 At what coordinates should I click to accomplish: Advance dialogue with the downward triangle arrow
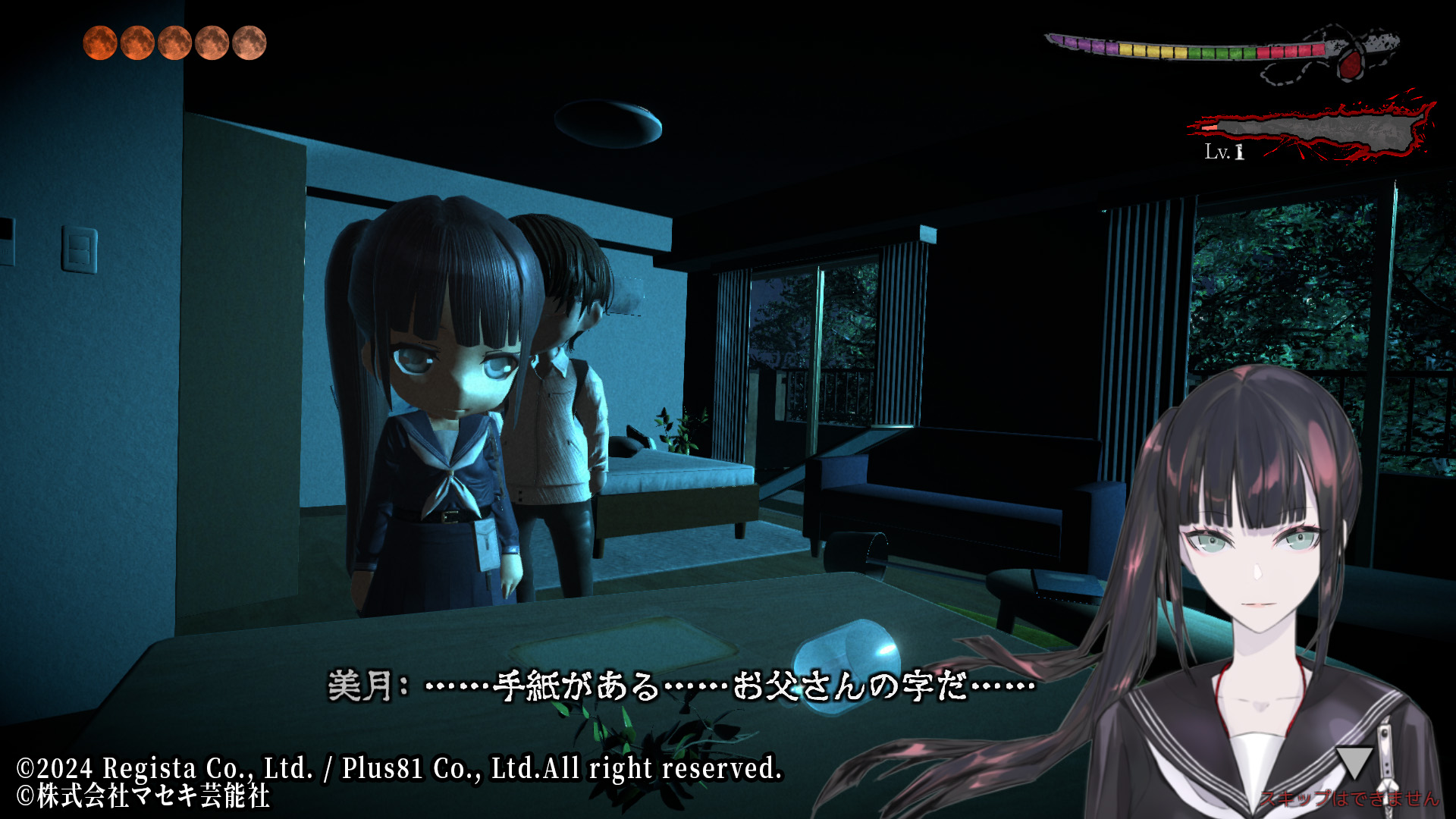(x=1354, y=761)
